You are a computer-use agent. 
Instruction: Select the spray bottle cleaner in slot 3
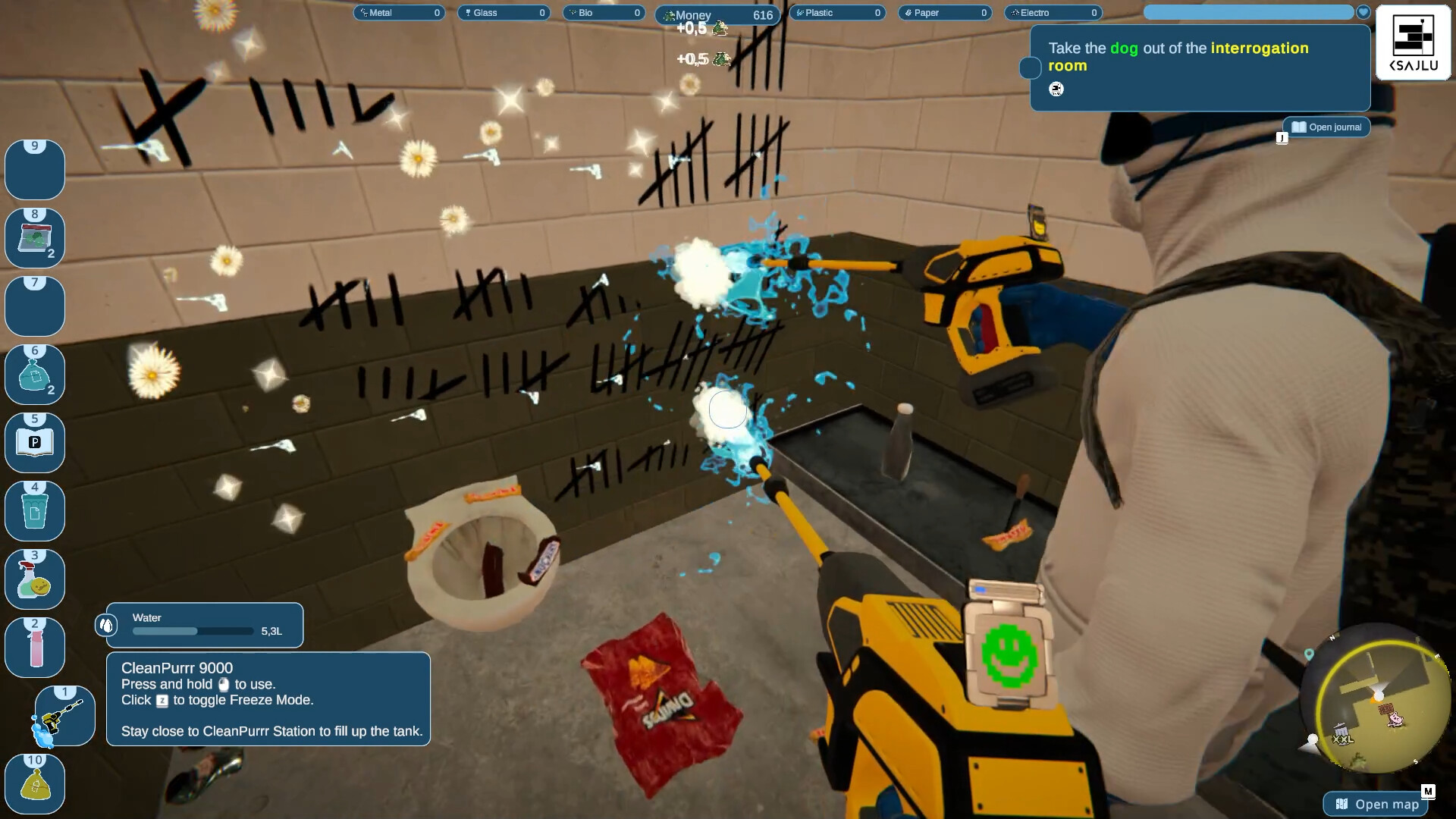[34, 579]
